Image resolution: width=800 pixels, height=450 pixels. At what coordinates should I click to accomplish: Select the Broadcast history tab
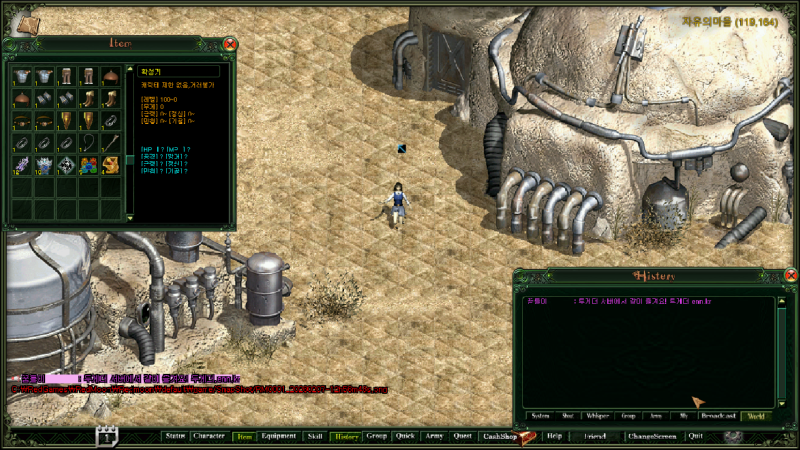(720, 415)
